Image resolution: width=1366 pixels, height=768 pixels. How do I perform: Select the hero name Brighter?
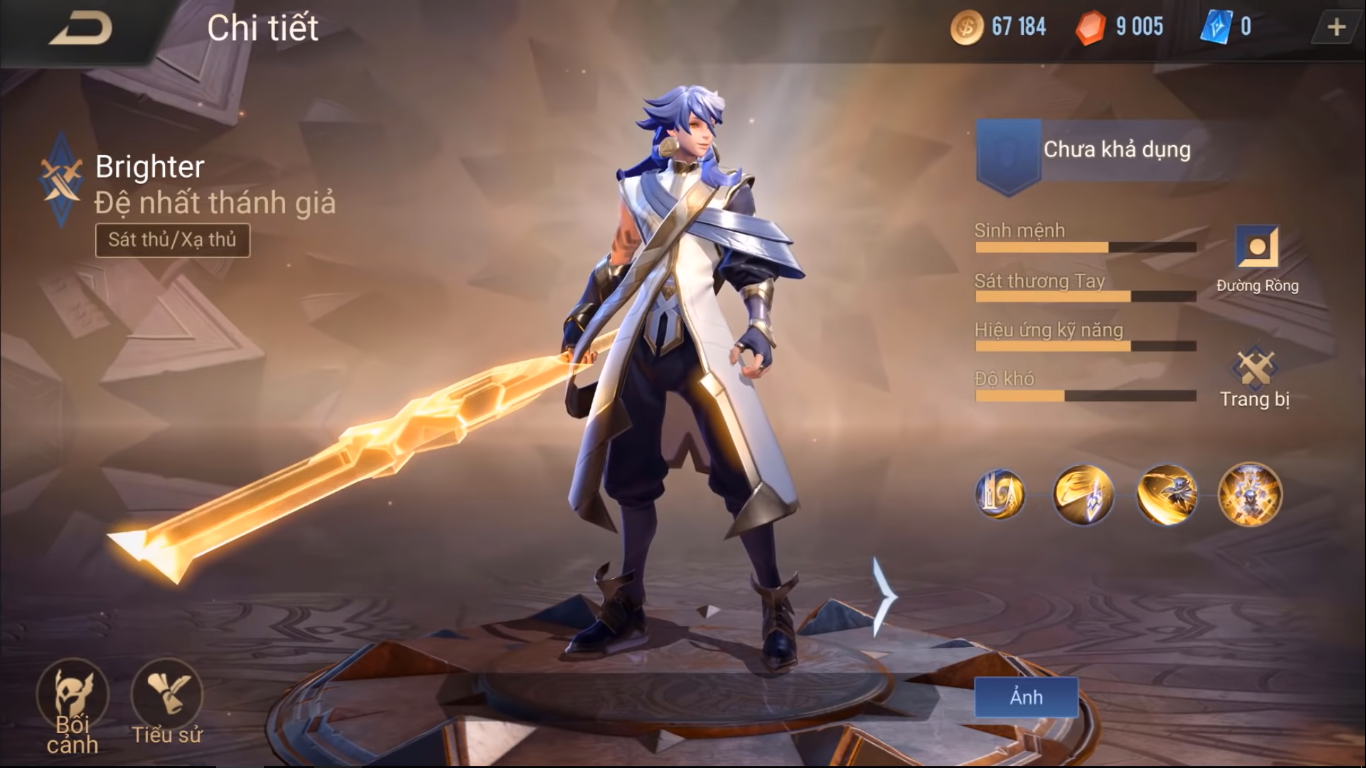[148, 166]
